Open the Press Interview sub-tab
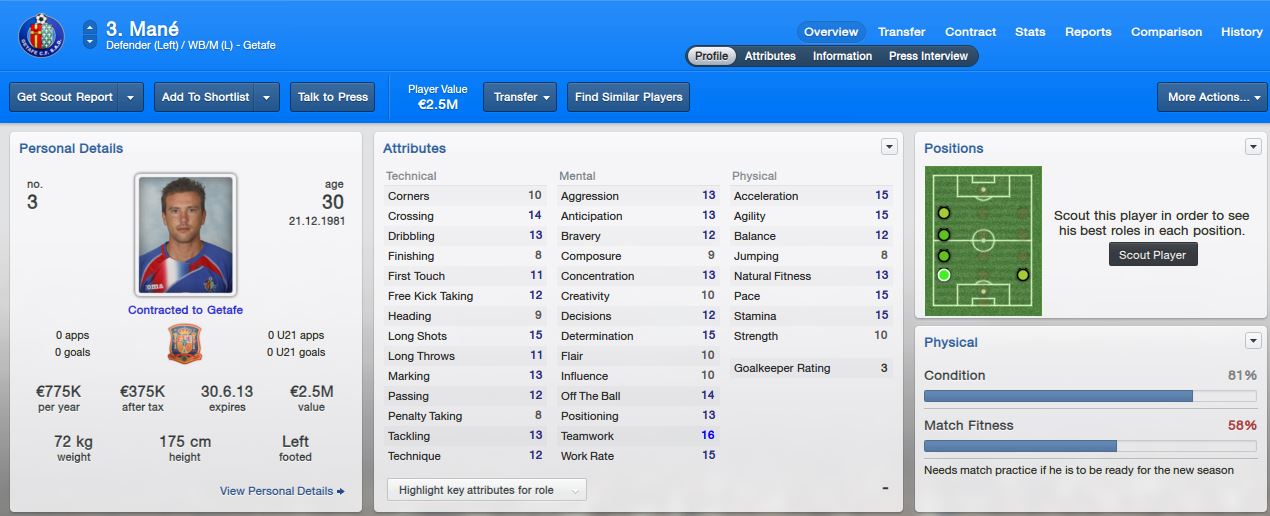The width and height of the screenshot is (1270, 516). 928,56
